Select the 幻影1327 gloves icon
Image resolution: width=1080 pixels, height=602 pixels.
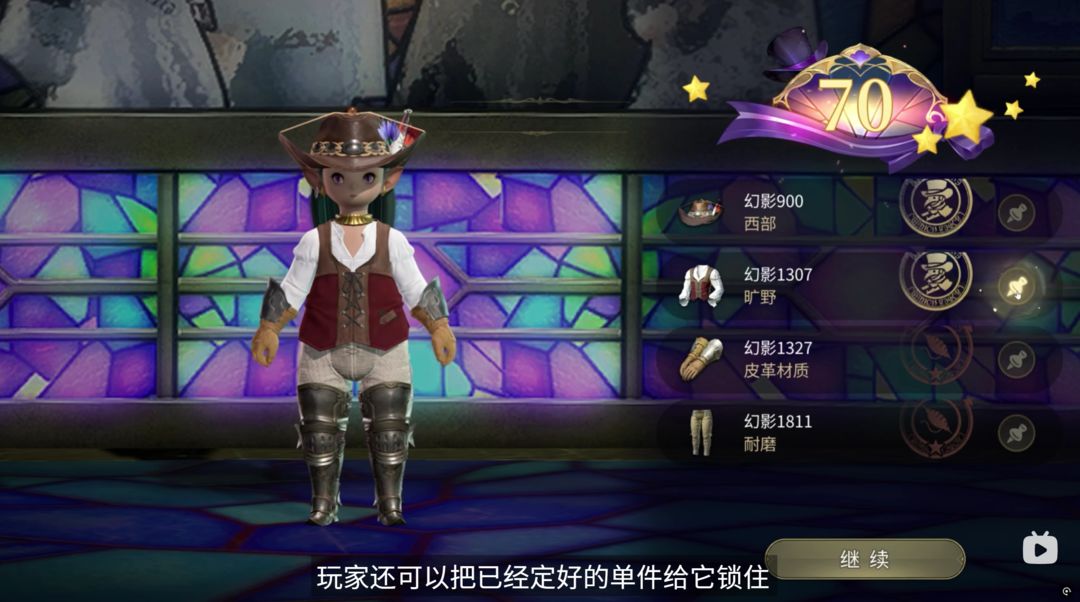(700, 359)
